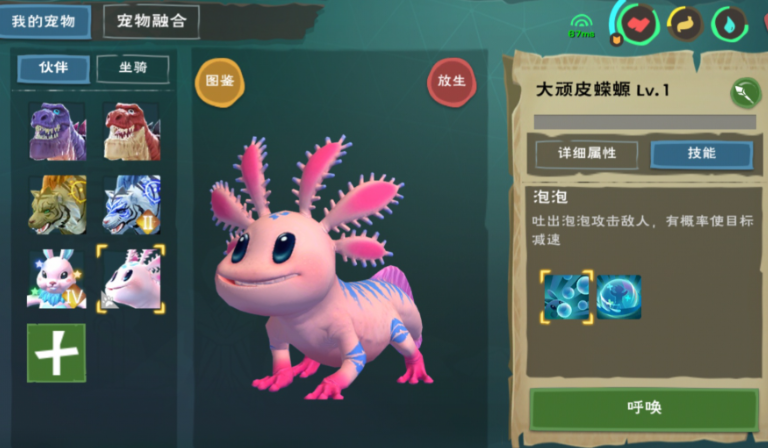Select the purple dinosaur pet

pyautogui.click(x=56, y=131)
